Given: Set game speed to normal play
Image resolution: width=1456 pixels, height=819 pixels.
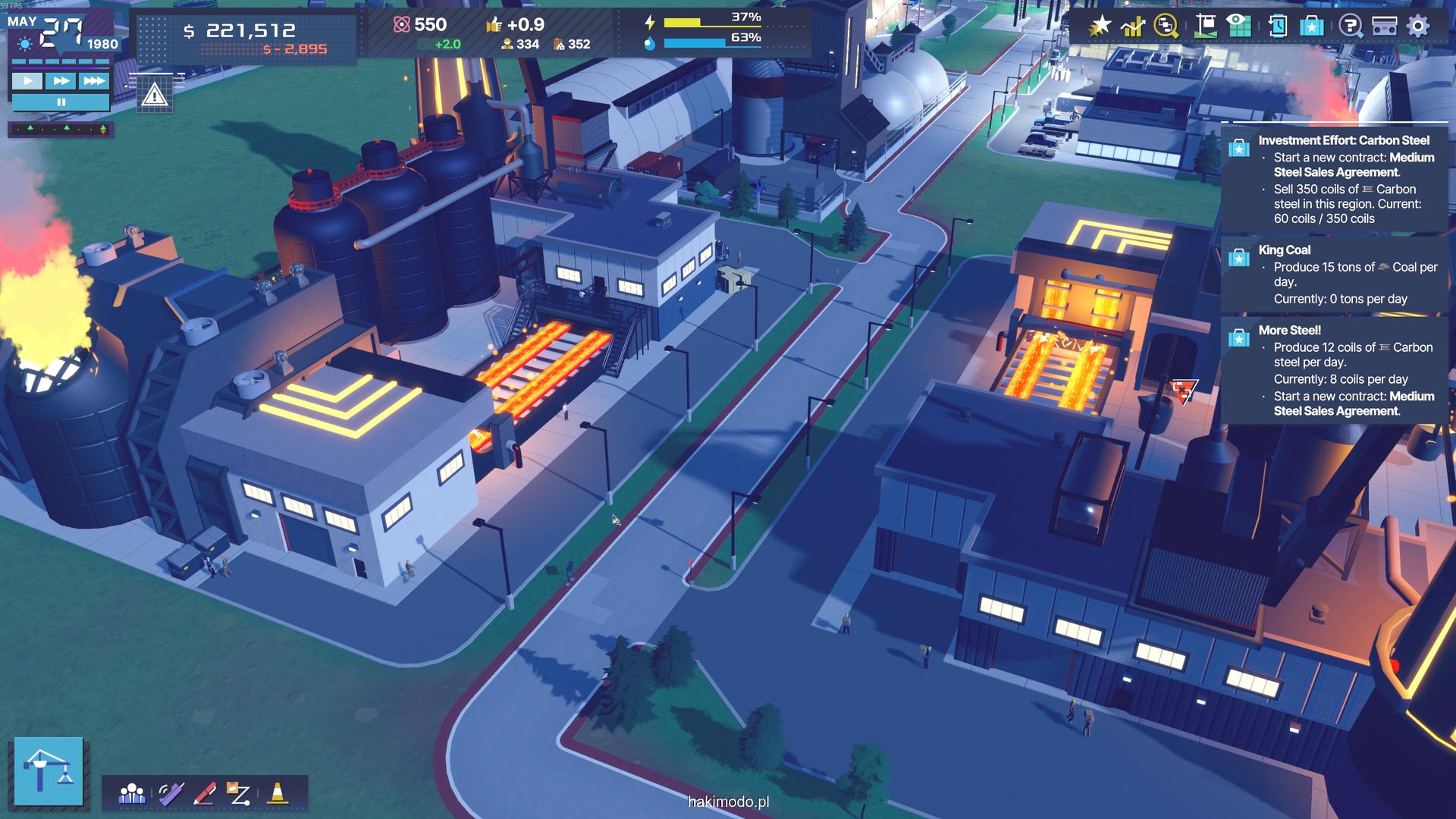Looking at the screenshot, I should point(27,80).
